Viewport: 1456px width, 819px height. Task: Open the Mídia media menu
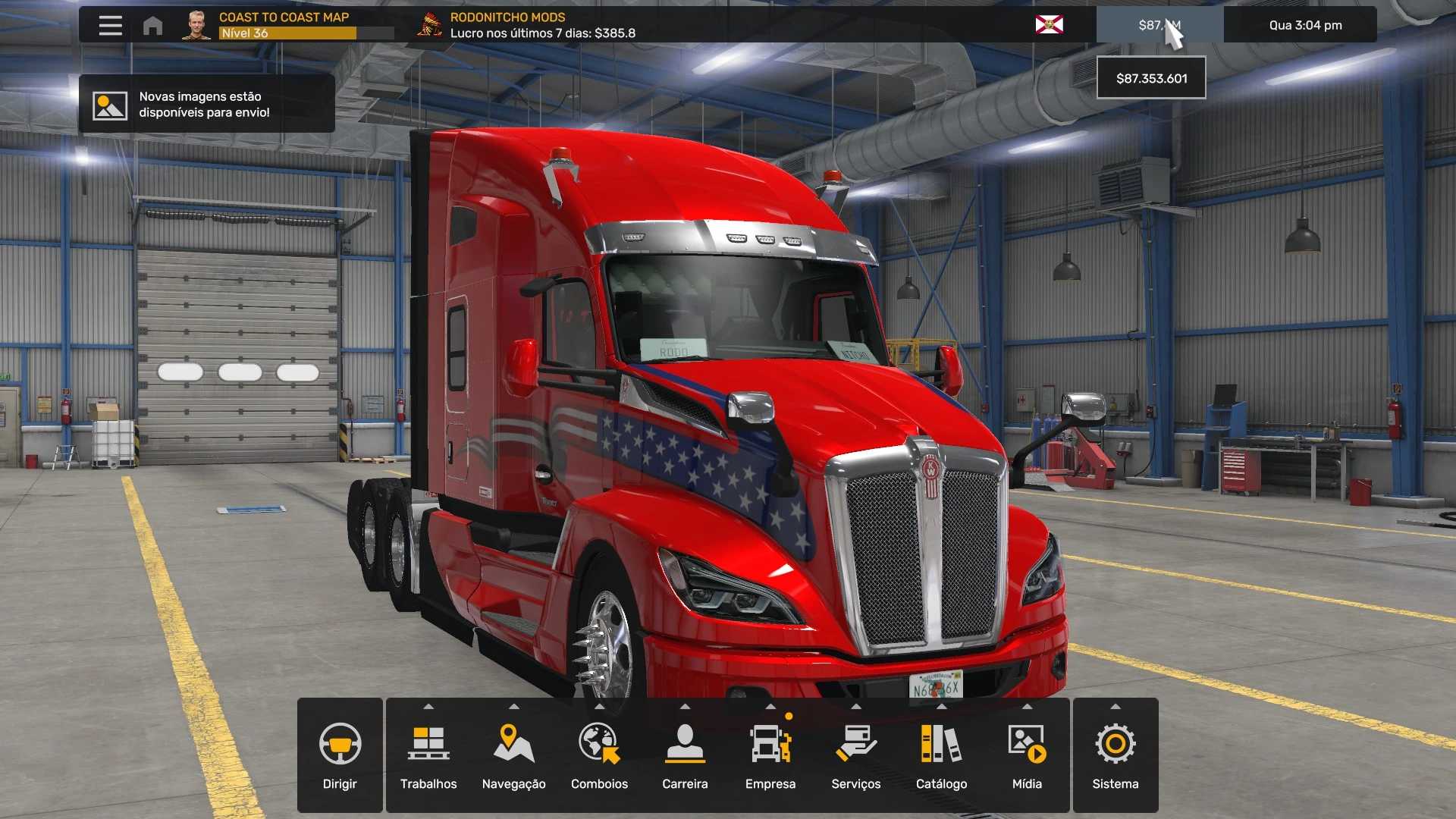[1027, 755]
